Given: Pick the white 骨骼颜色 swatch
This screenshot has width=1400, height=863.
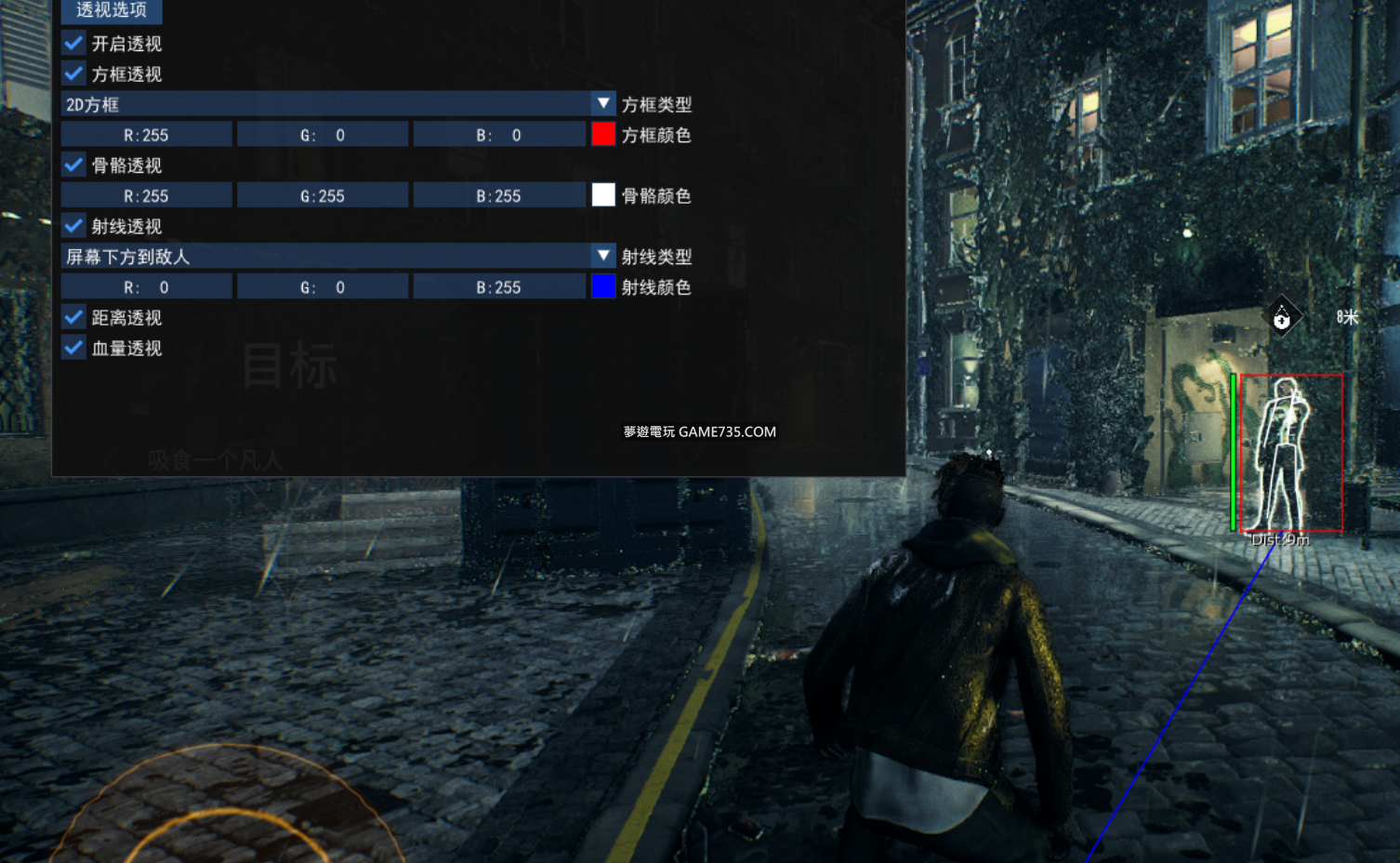Looking at the screenshot, I should click(603, 195).
